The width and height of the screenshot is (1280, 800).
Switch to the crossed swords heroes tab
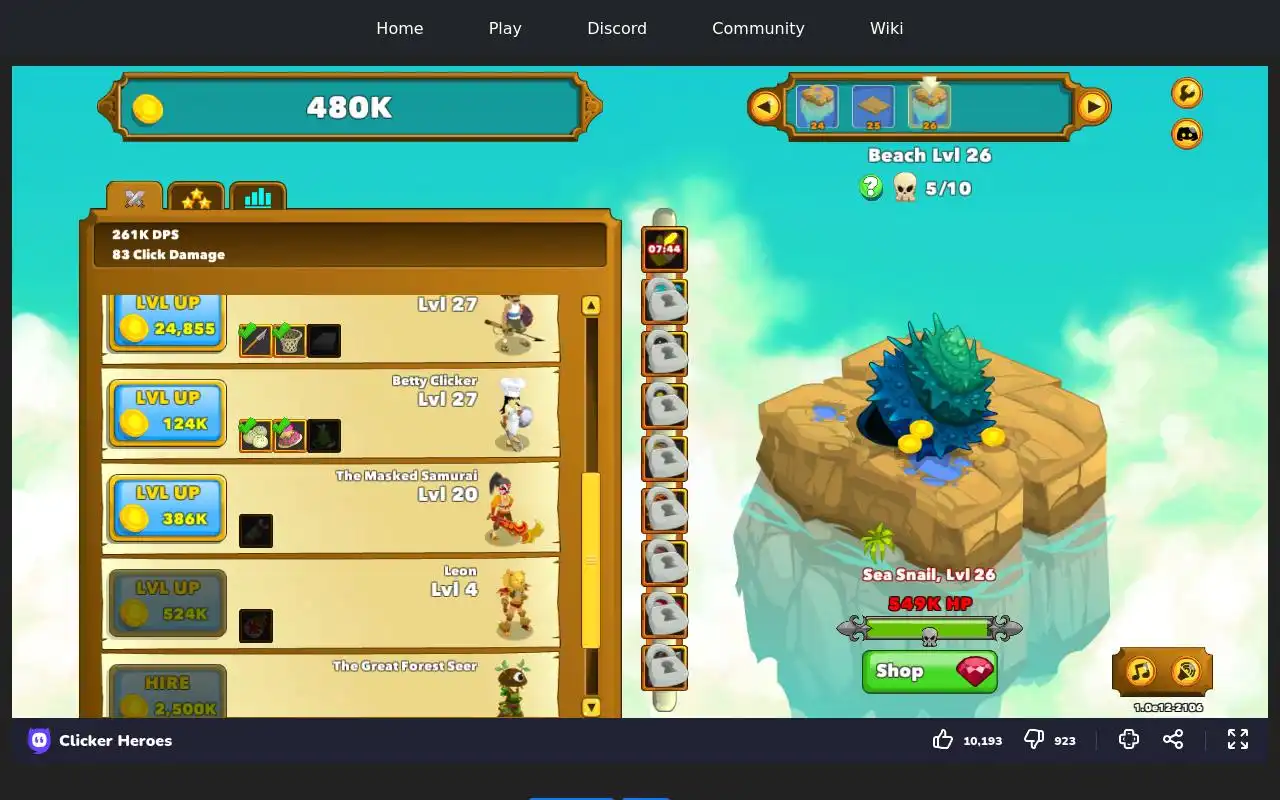[135, 198]
